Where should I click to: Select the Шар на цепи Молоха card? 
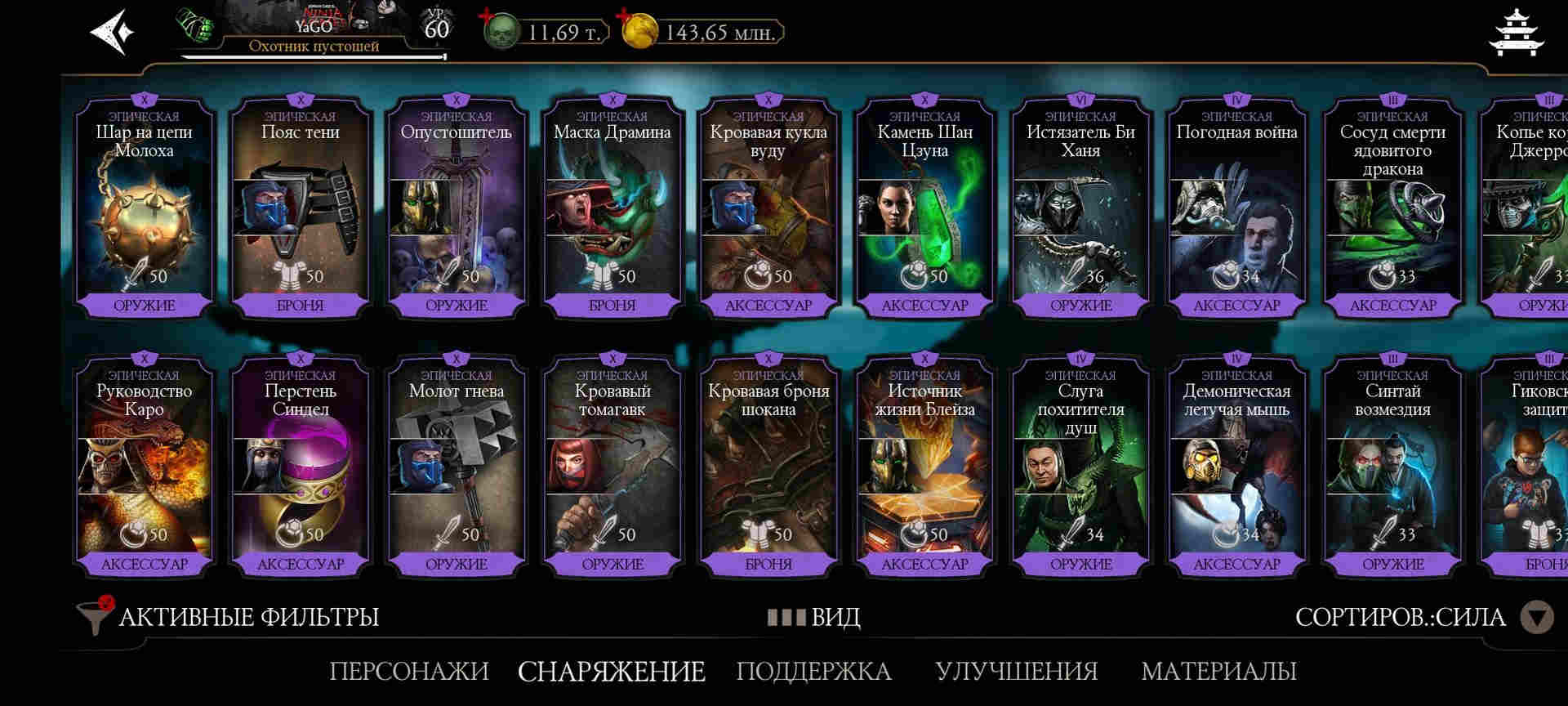(145, 208)
